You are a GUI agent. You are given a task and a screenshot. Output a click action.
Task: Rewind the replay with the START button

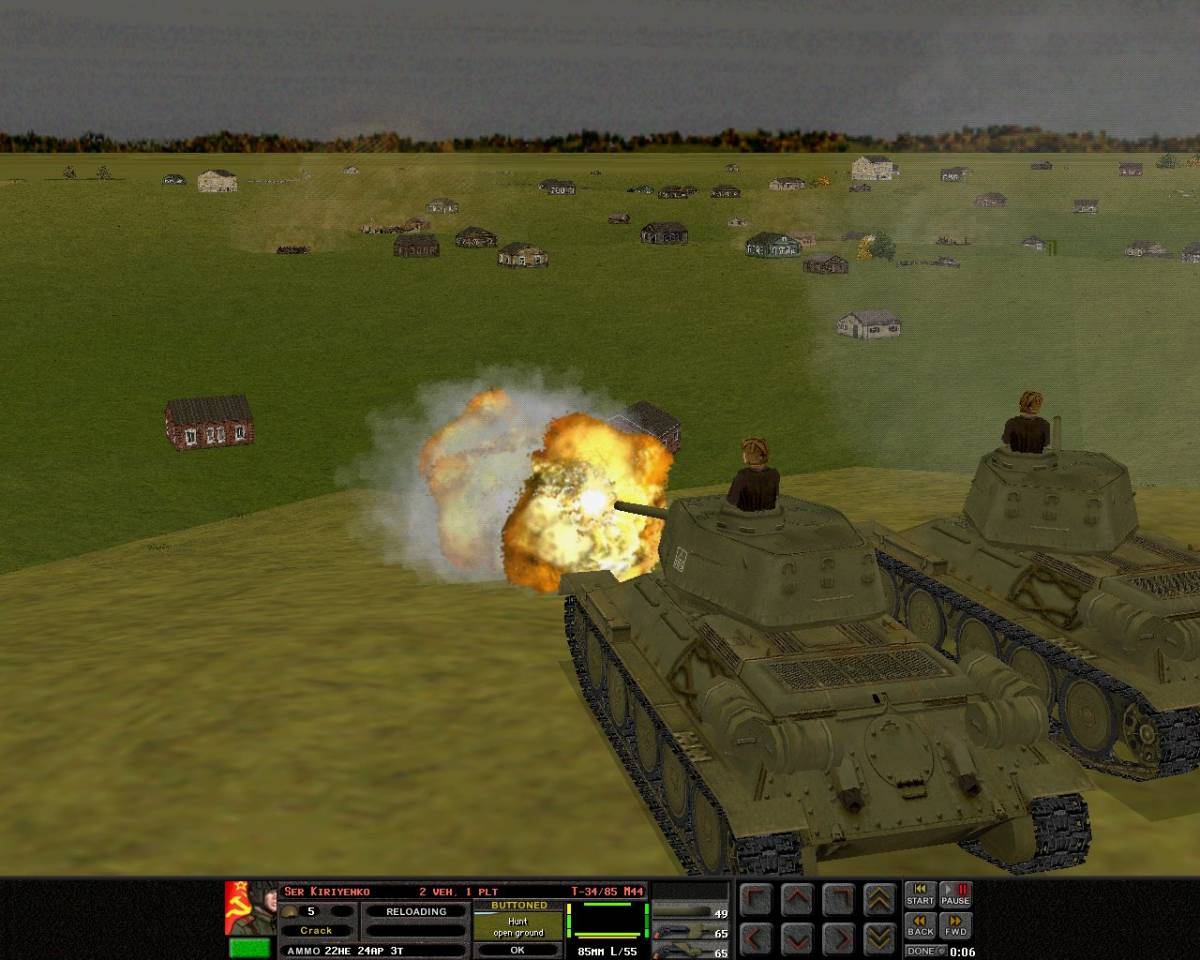pyautogui.click(x=920, y=894)
